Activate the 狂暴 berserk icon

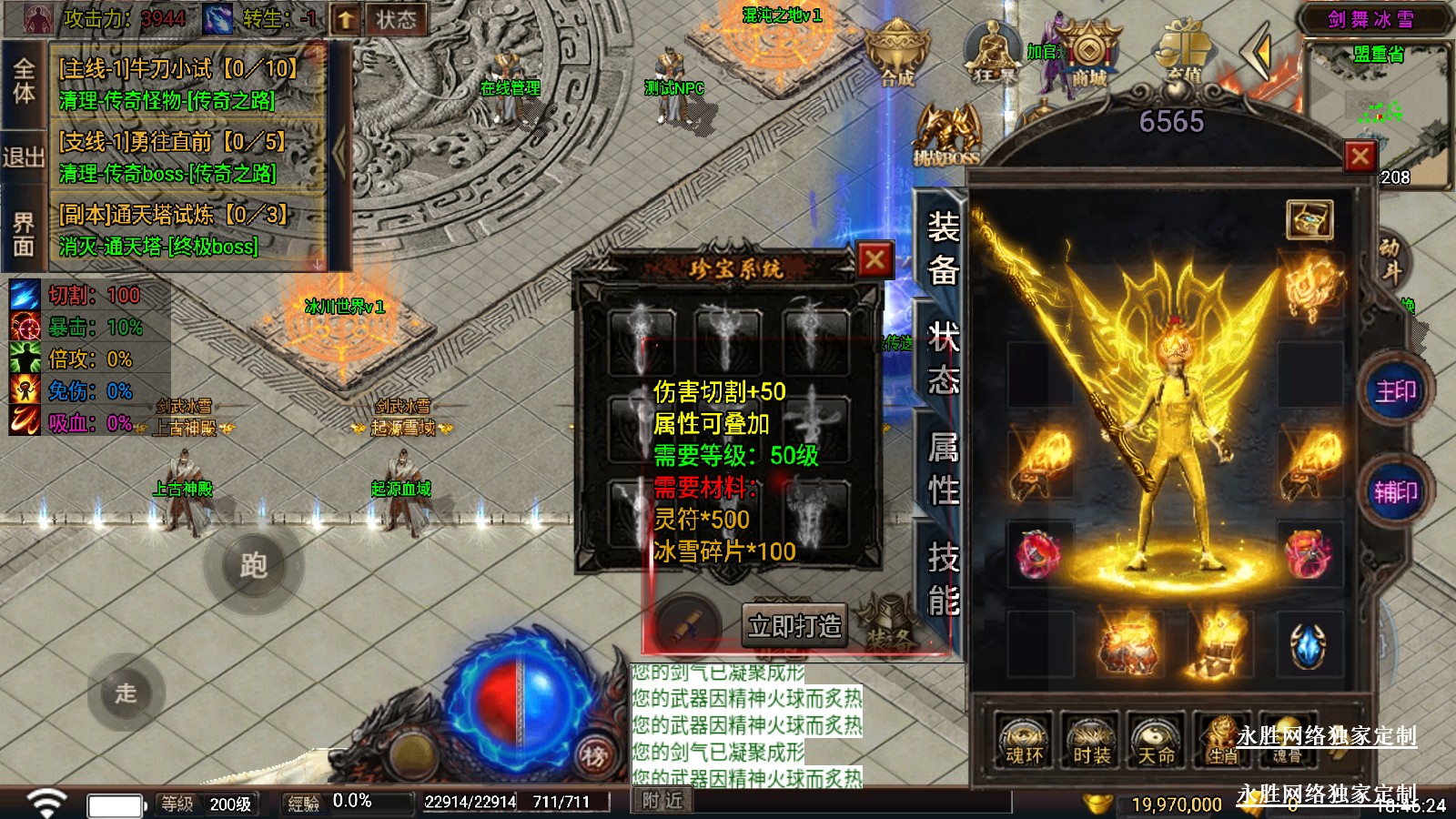click(994, 56)
